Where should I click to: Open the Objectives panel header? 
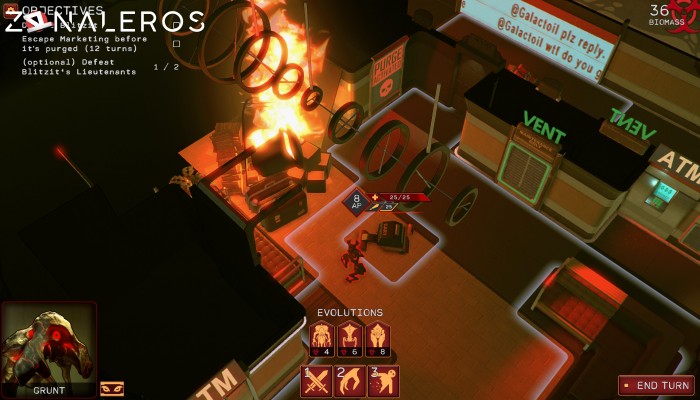pyautogui.click(x=62, y=10)
